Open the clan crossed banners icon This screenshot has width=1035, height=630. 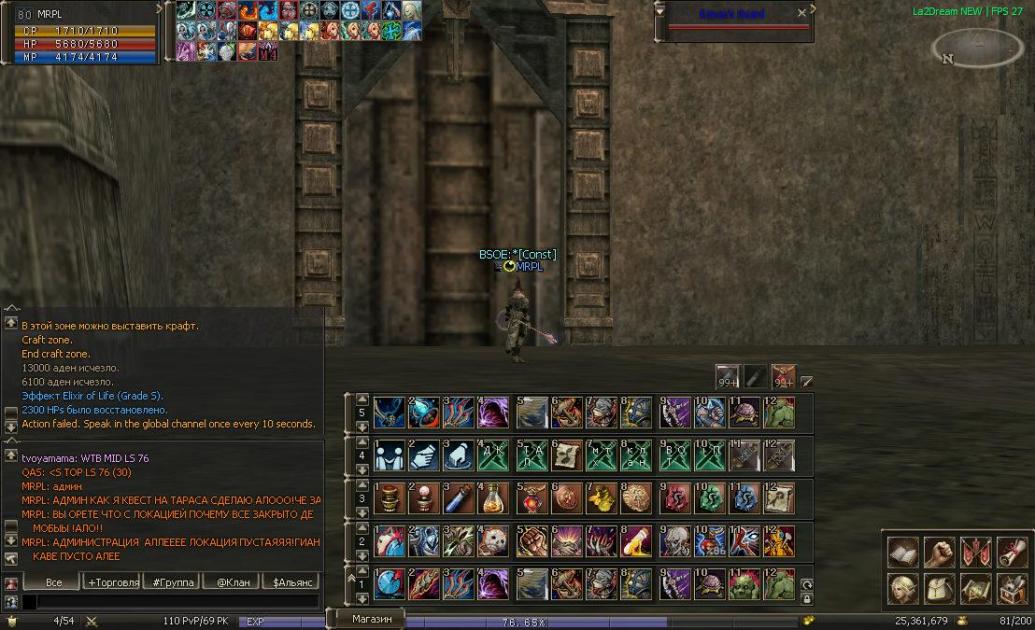point(976,552)
